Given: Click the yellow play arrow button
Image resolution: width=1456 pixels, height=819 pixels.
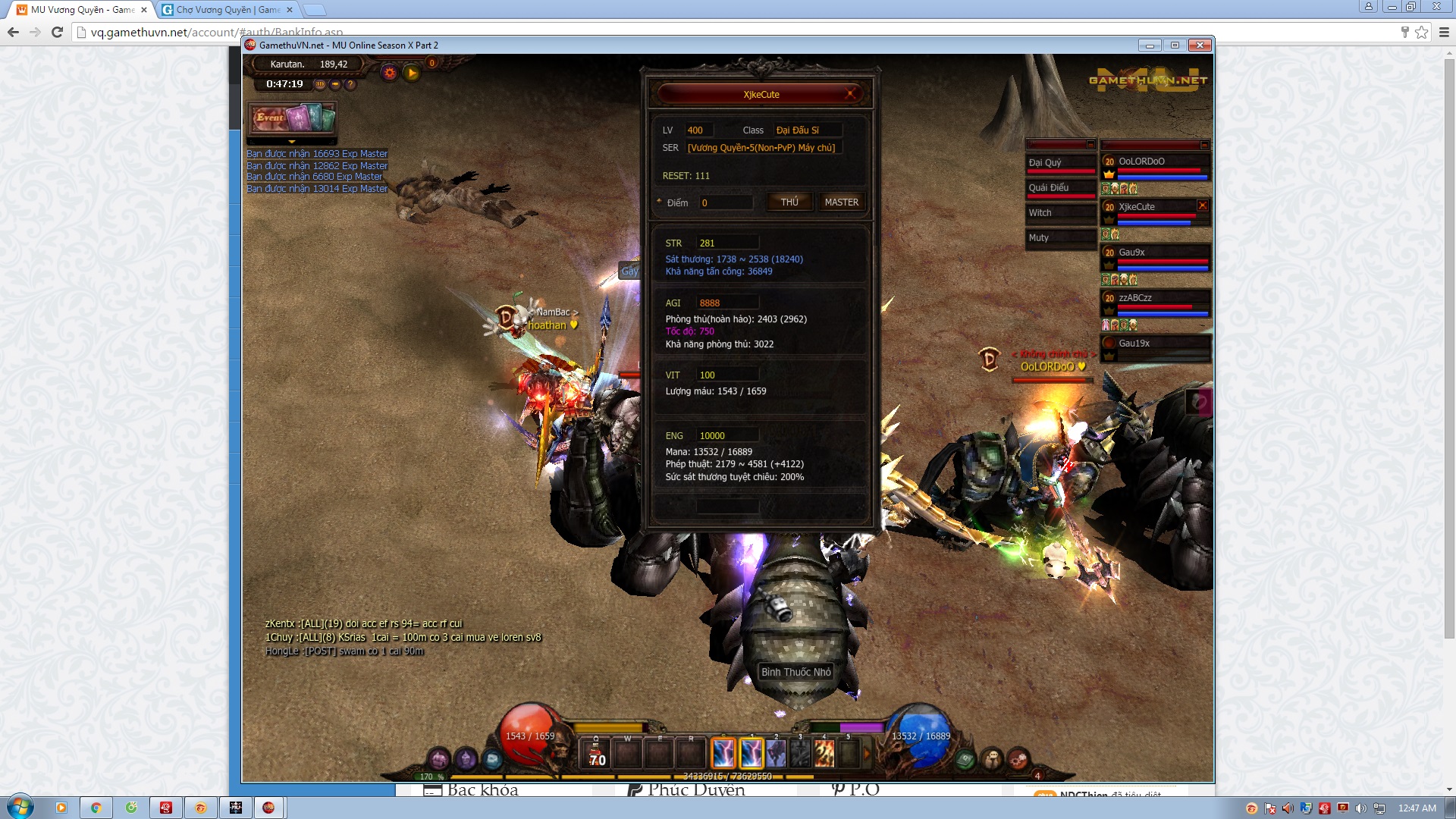Looking at the screenshot, I should pyautogui.click(x=412, y=73).
